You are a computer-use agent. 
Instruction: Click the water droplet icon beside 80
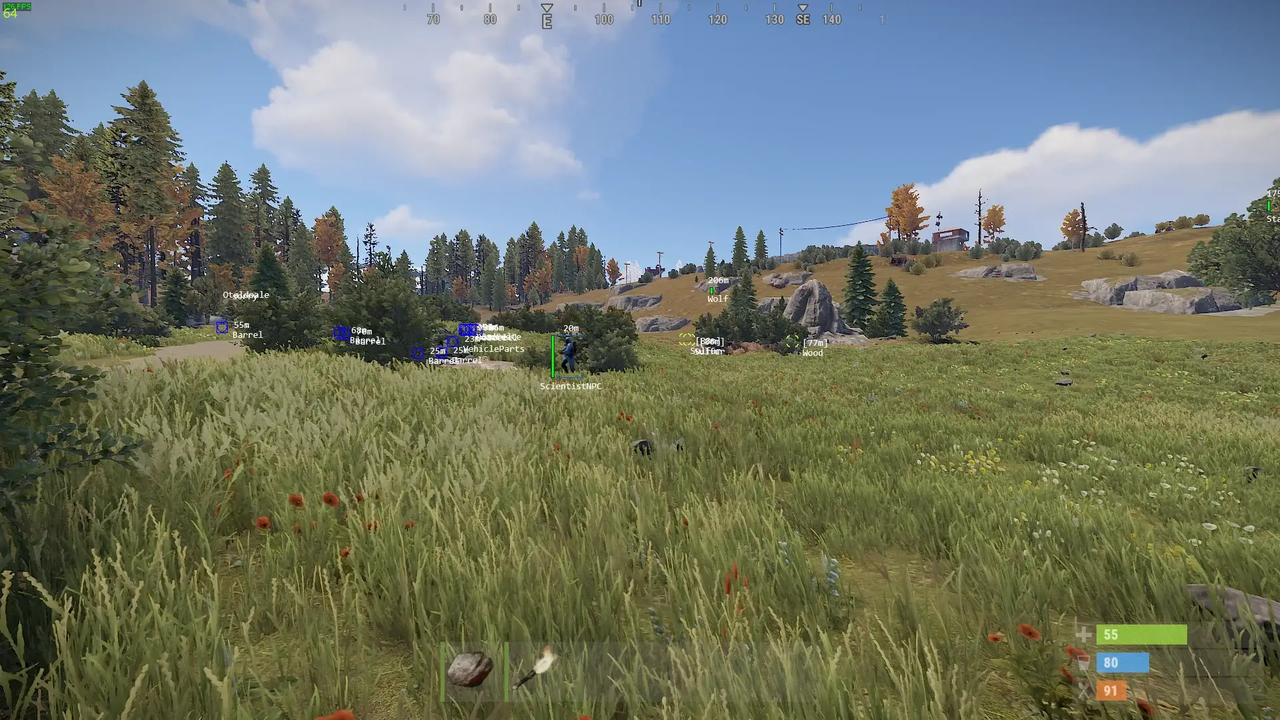(1083, 662)
